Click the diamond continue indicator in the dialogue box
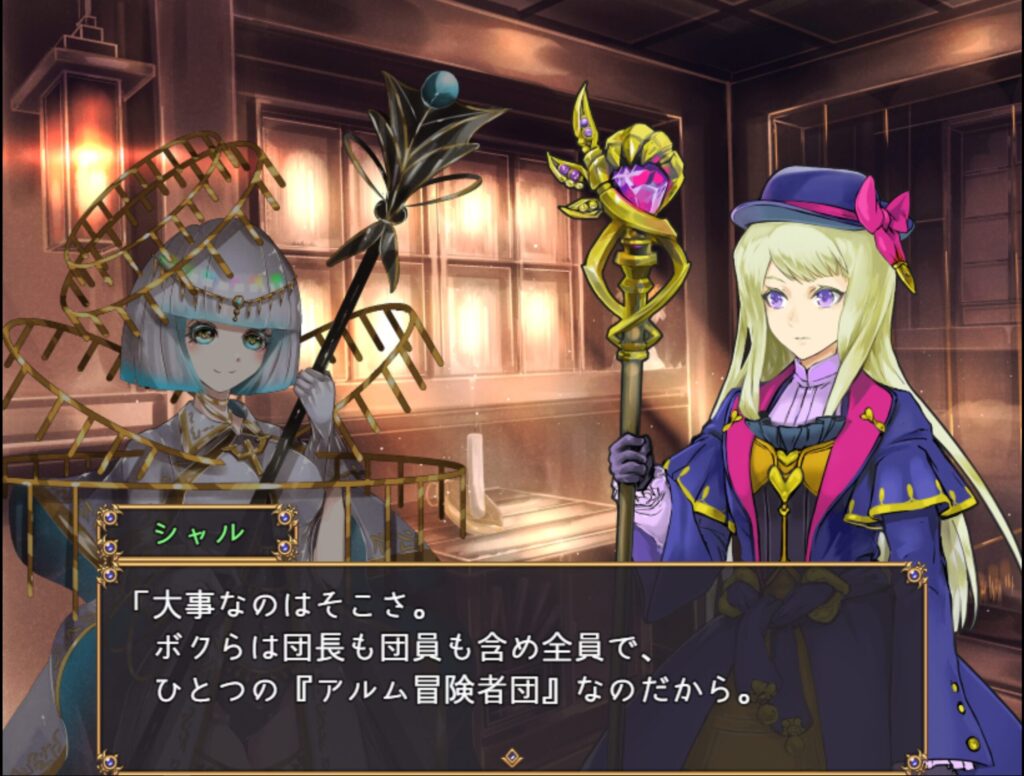1024x776 pixels. [x=512, y=757]
